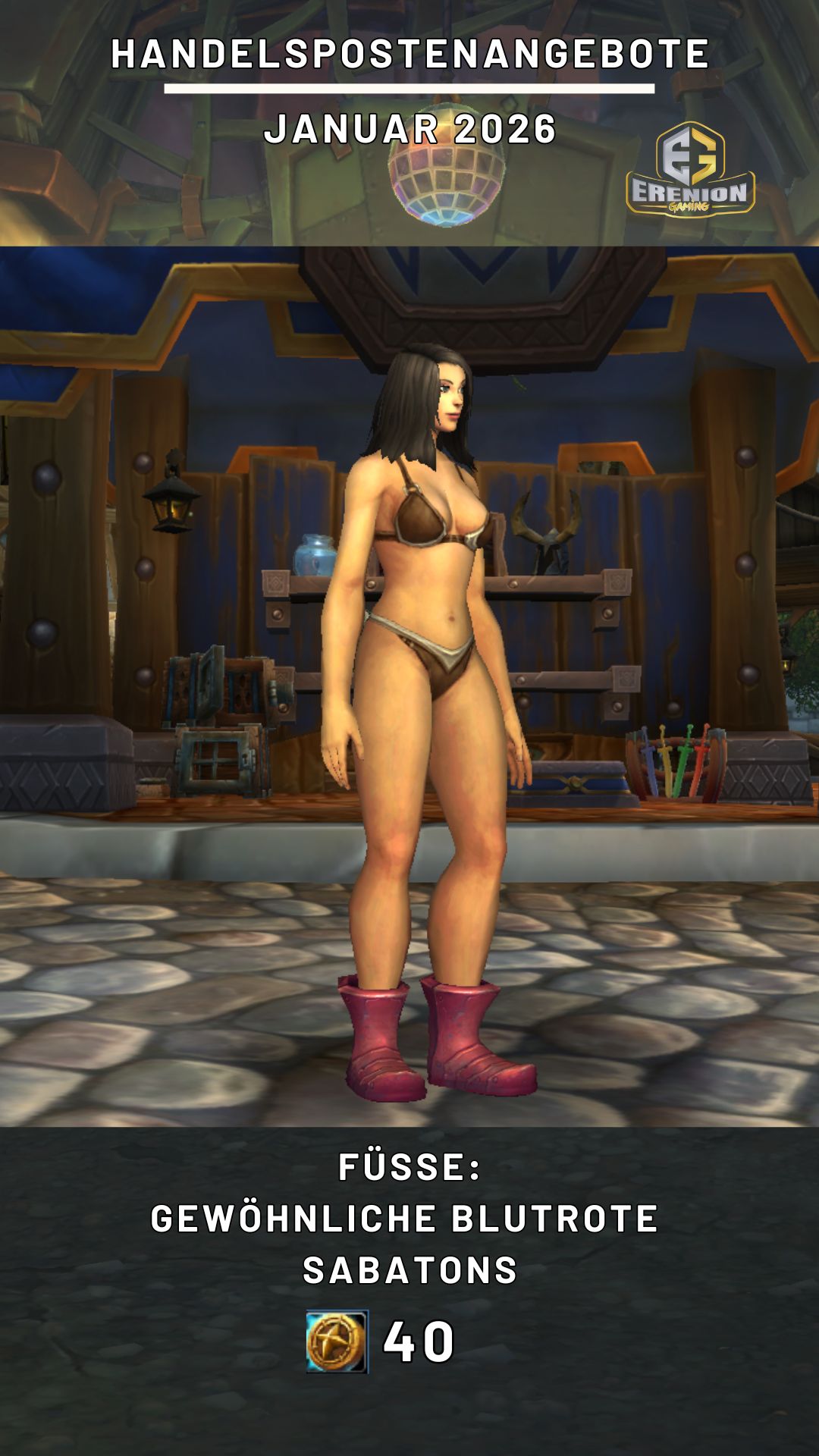Screen dimensions: 819x1456
Task: Click the Erenion Gaming logo
Action: (x=690, y=170)
